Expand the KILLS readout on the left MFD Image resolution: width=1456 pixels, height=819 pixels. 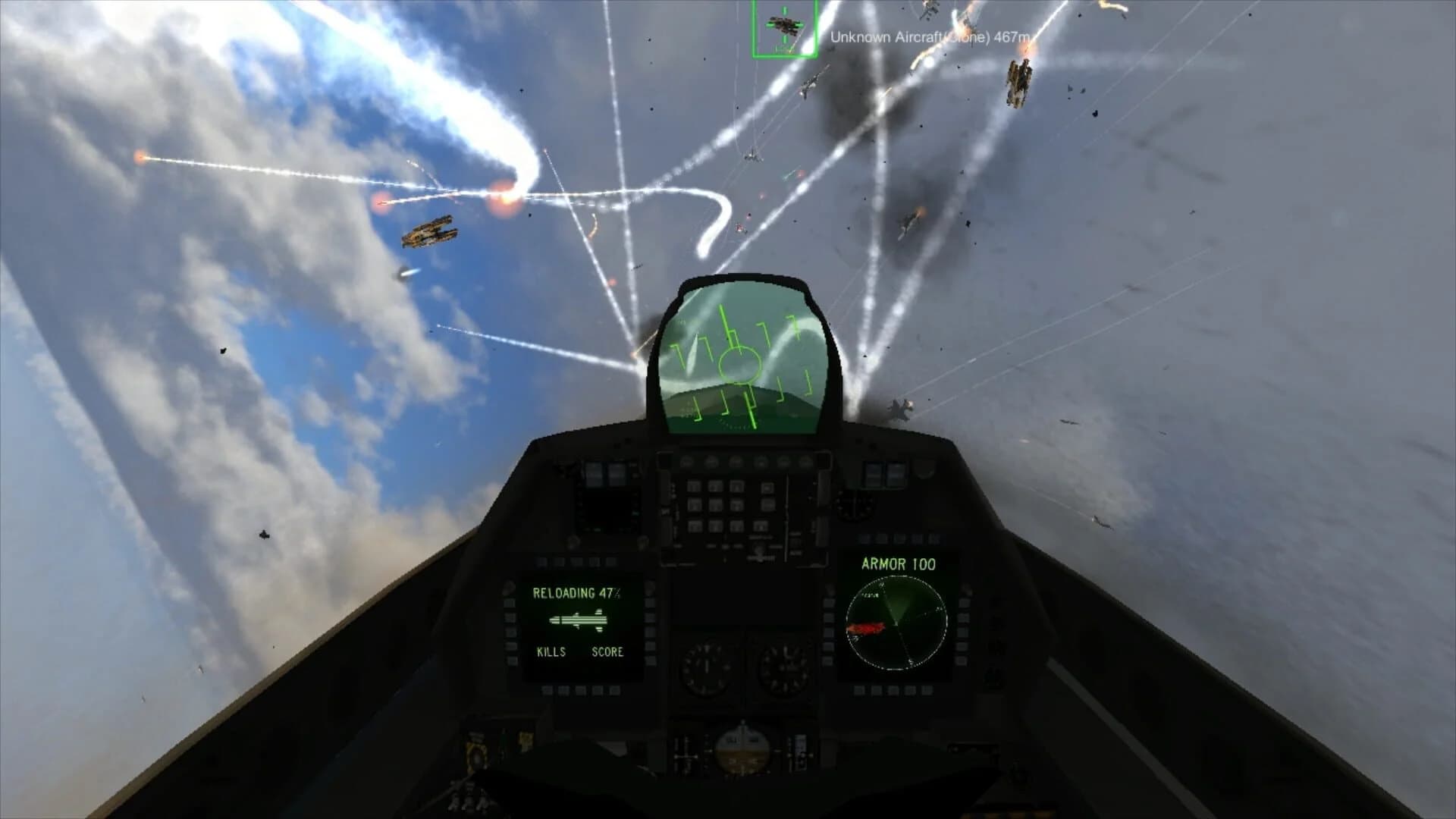pos(551,651)
